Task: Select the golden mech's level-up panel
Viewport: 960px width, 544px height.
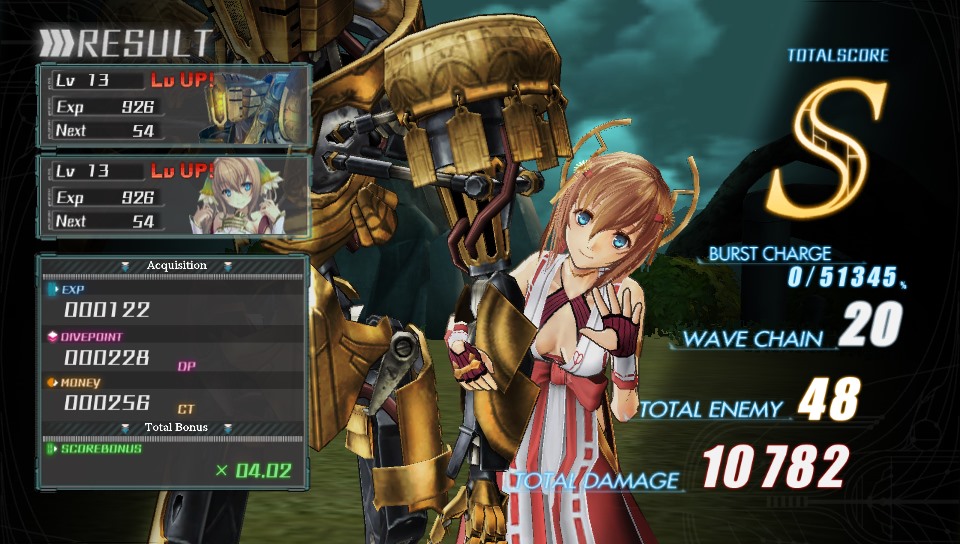Action: click(173, 105)
